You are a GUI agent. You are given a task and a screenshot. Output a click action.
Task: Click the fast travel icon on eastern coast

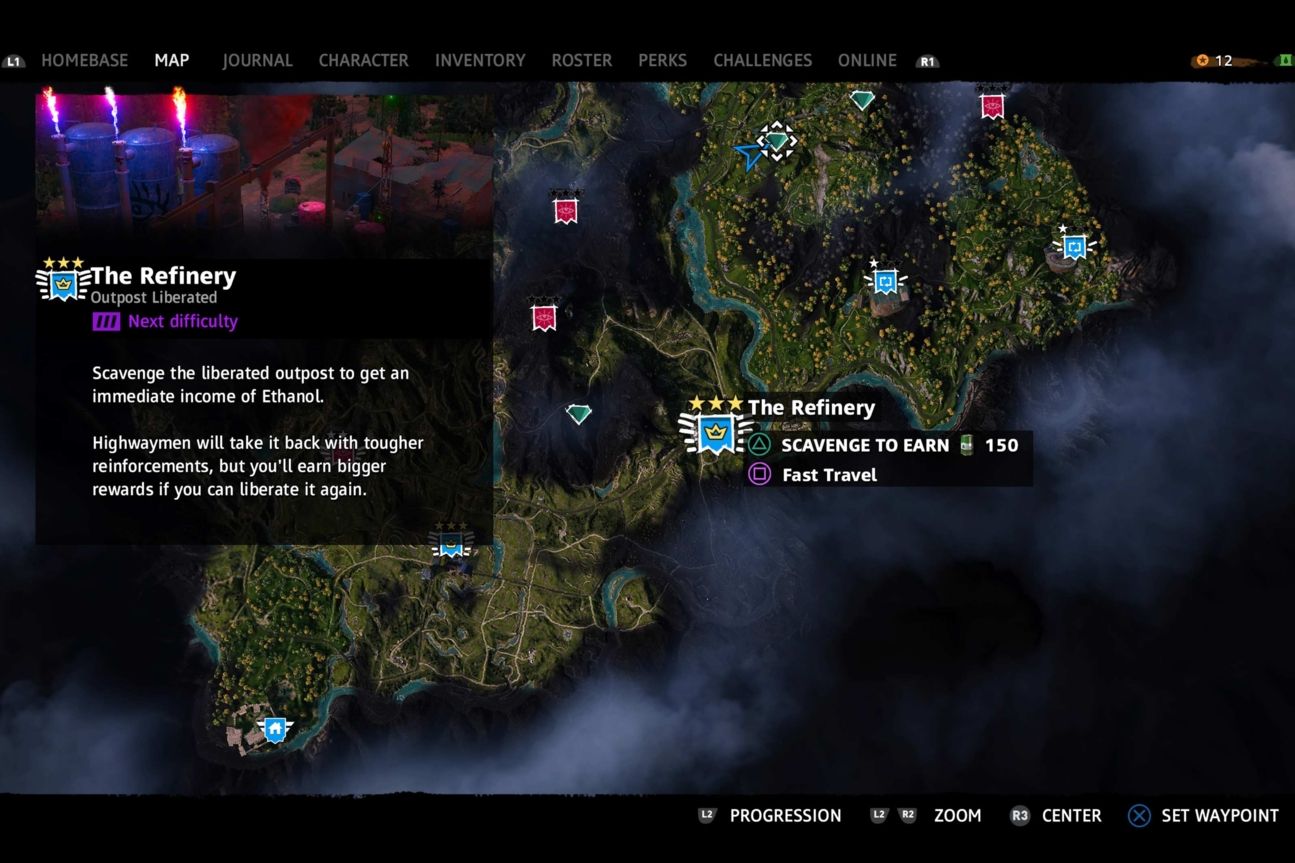[x=1074, y=247]
